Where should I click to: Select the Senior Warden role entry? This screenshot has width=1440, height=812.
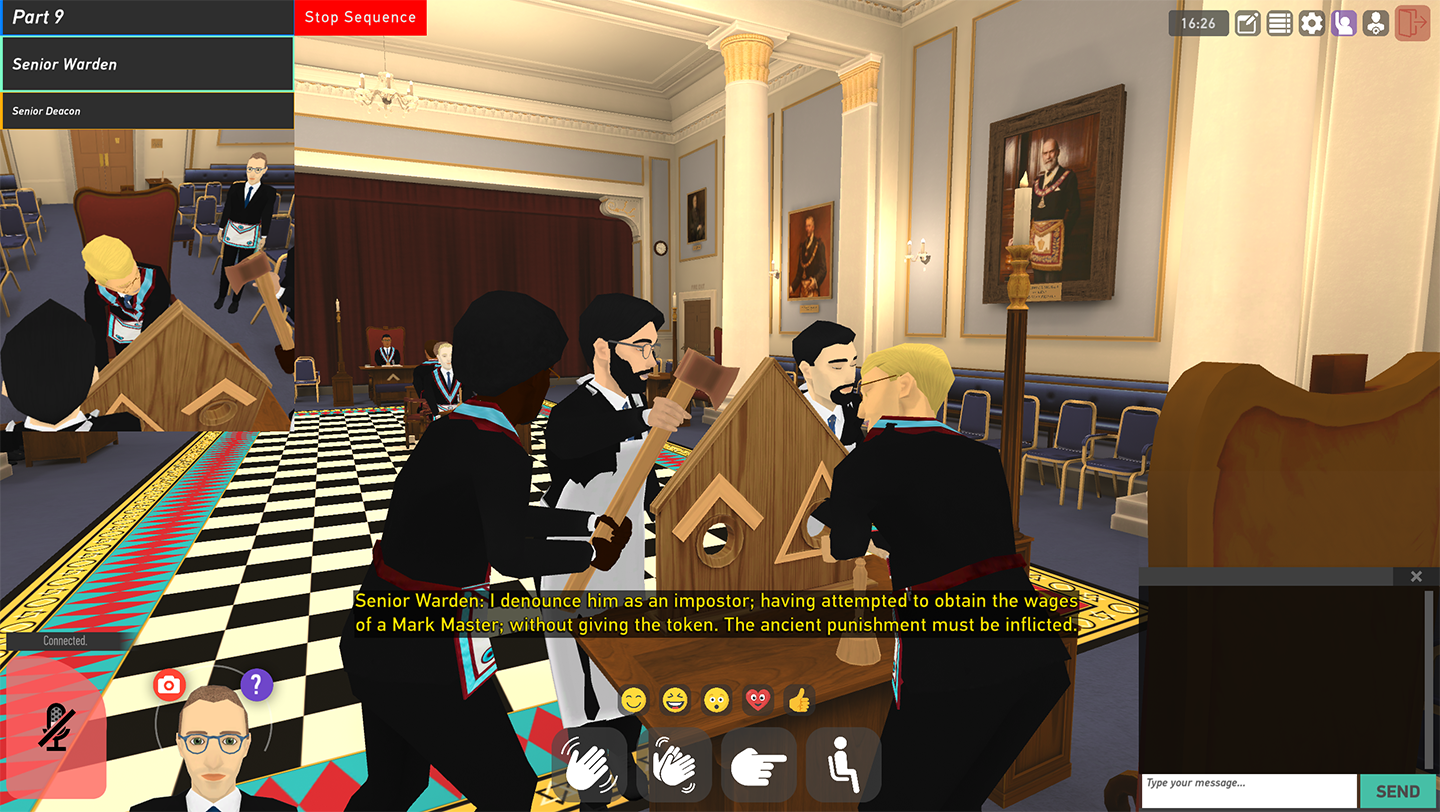[147, 64]
